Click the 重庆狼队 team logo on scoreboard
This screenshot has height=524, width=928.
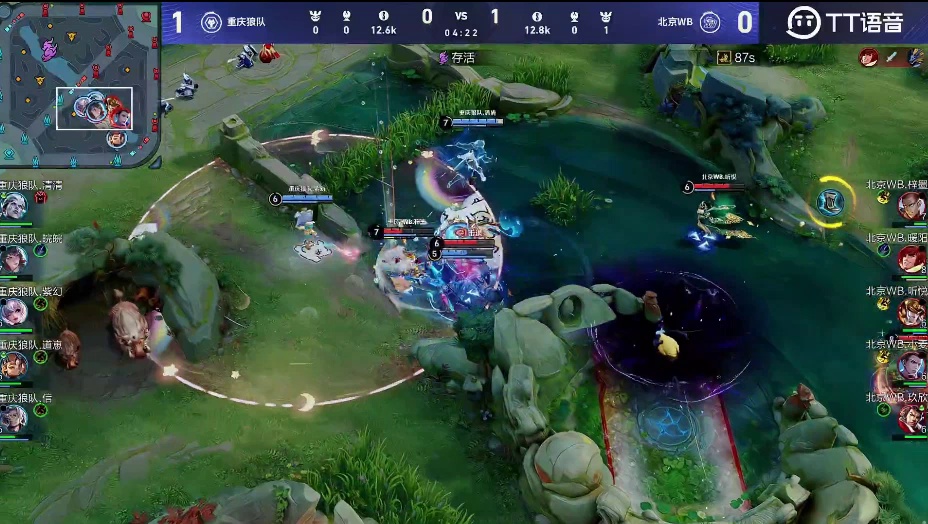[x=211, y=22]
